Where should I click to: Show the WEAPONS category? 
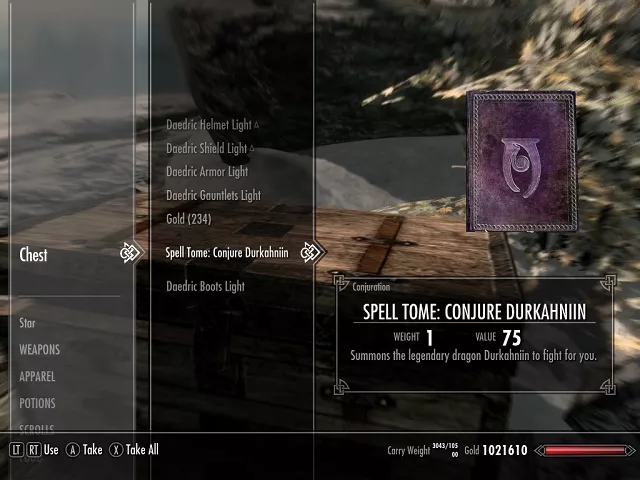tap(40, 350)
